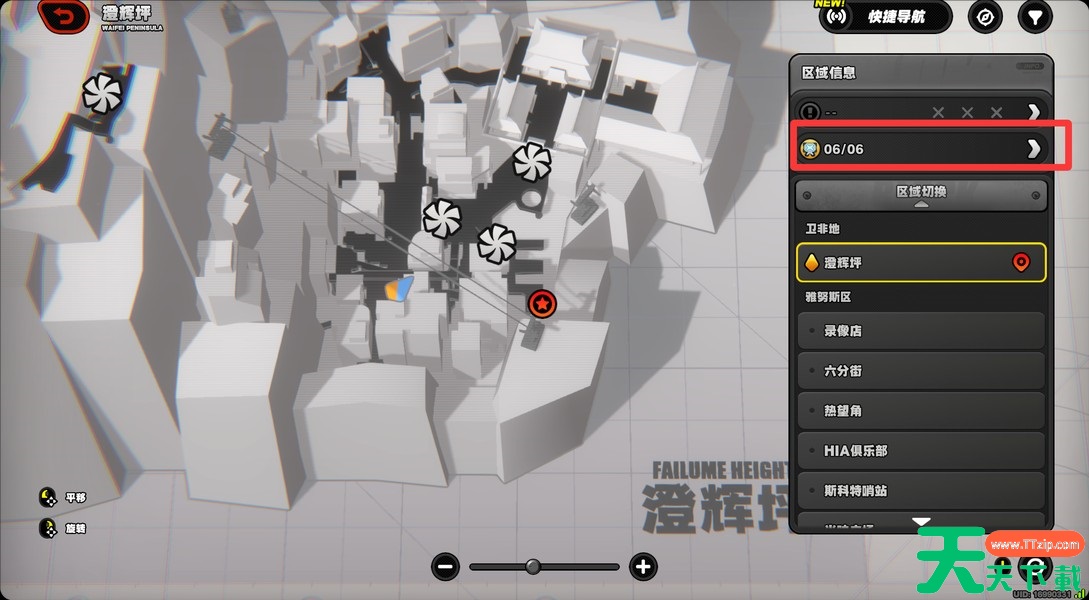Select the red star map marker
1089x600 pixels.
click(x=541, y=303)
